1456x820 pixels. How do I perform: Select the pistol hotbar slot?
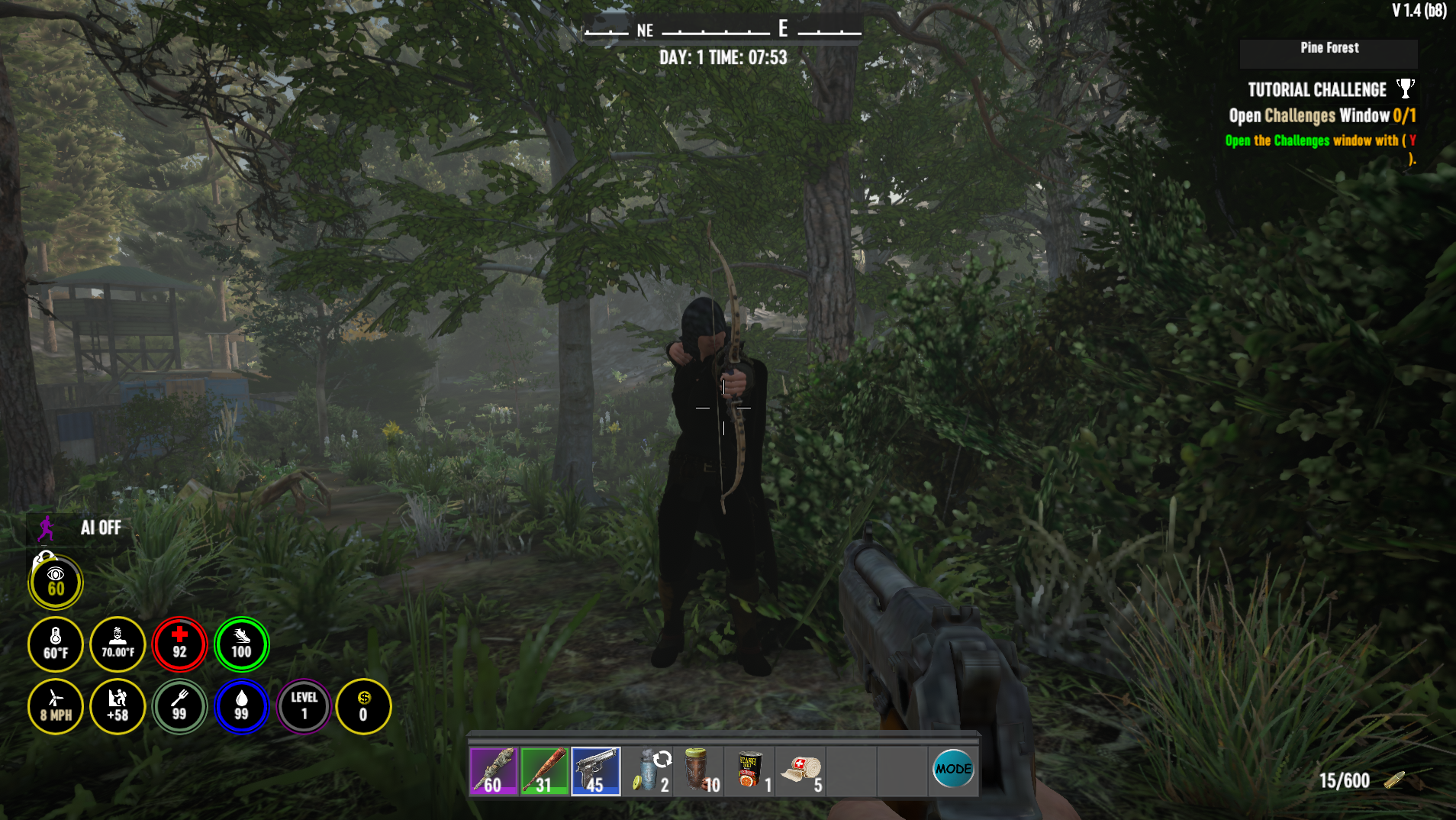coord(595,771)
